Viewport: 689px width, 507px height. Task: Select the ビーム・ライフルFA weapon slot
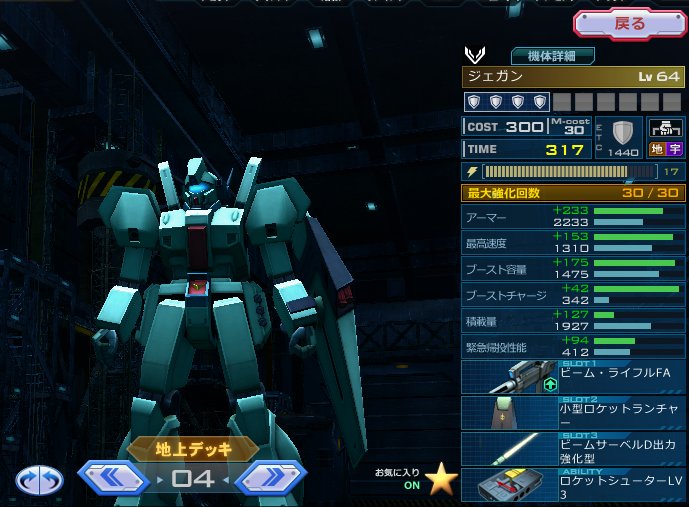(x=574, y=378)
